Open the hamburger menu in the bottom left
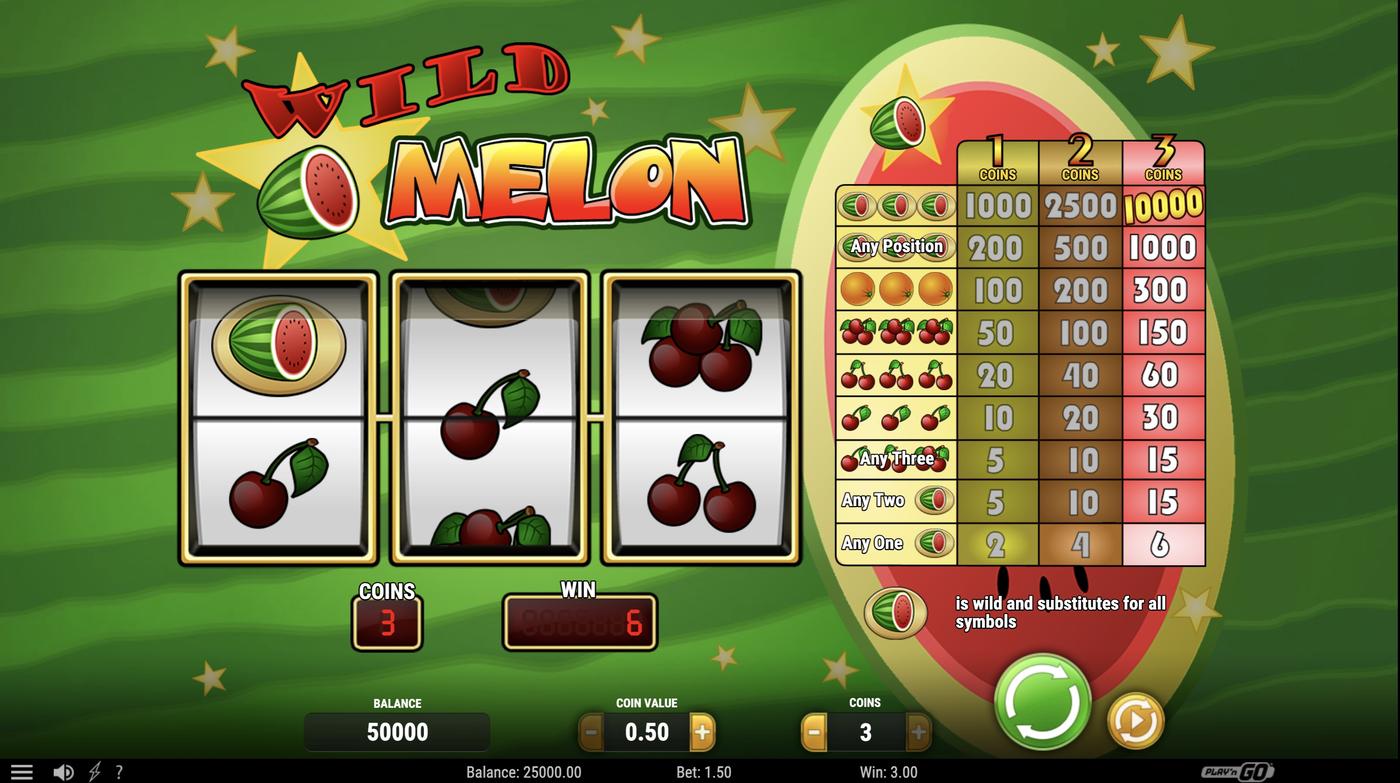The width and height of the screenshot is (1400, 783). coord(21,771)
